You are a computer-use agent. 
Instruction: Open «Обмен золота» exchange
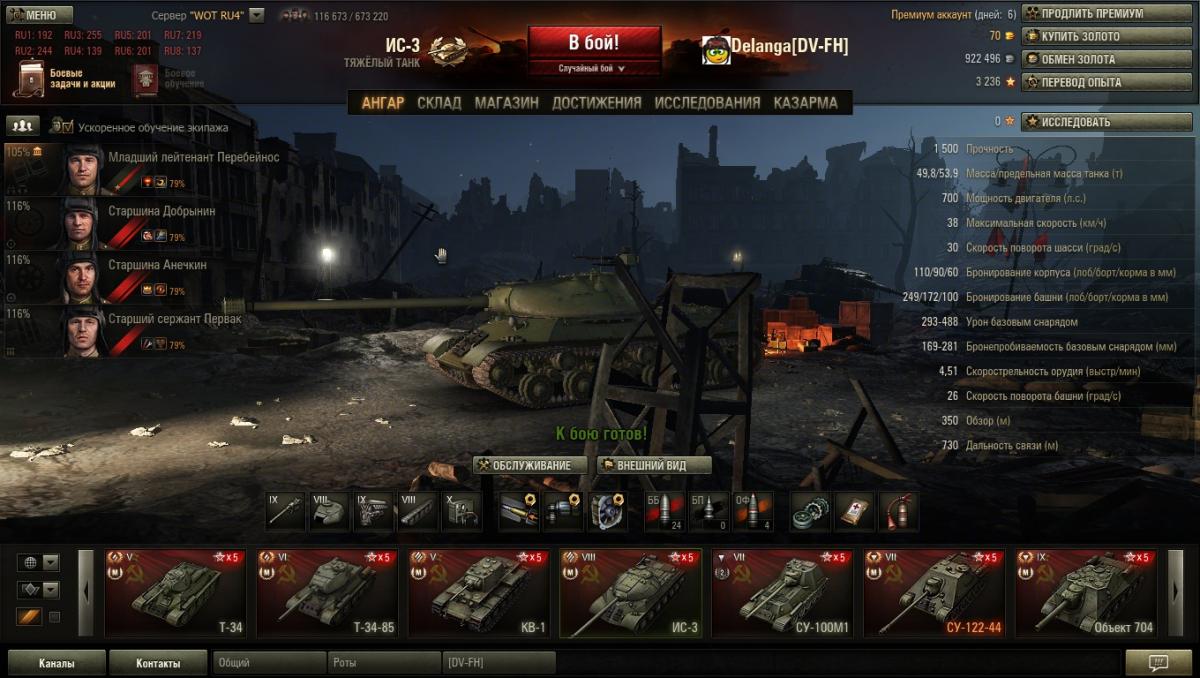tap(1095, 59)
